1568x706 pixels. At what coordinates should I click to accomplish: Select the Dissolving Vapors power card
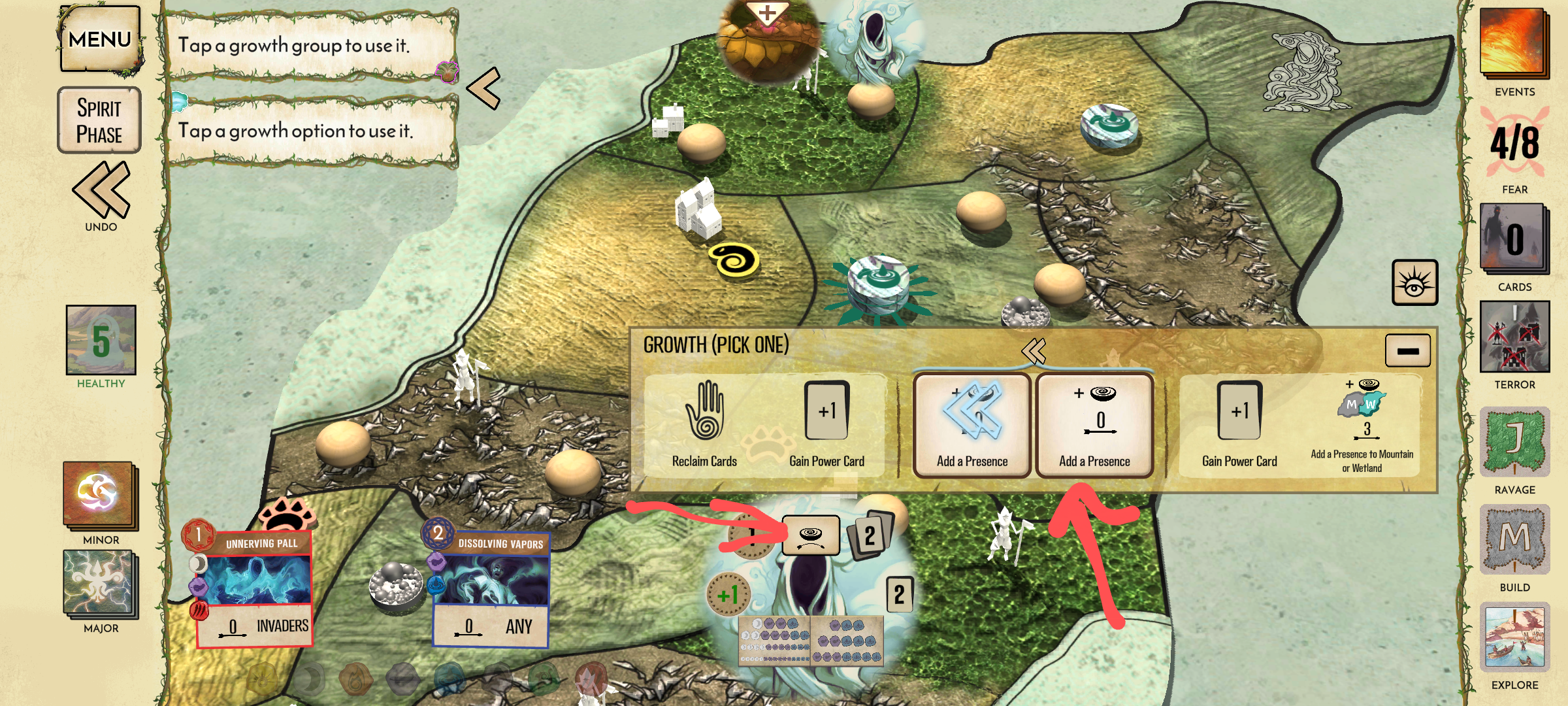pos(491,588)
